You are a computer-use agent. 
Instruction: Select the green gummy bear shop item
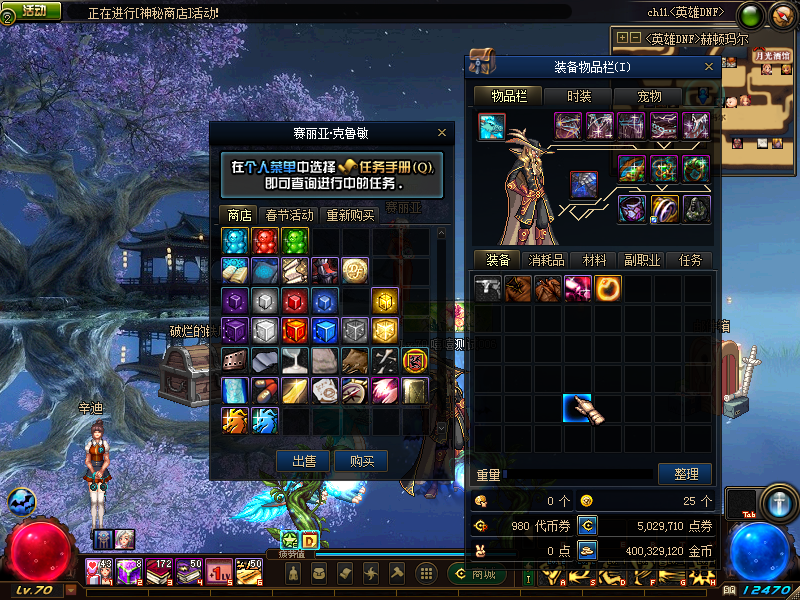(x=294, y=241)
